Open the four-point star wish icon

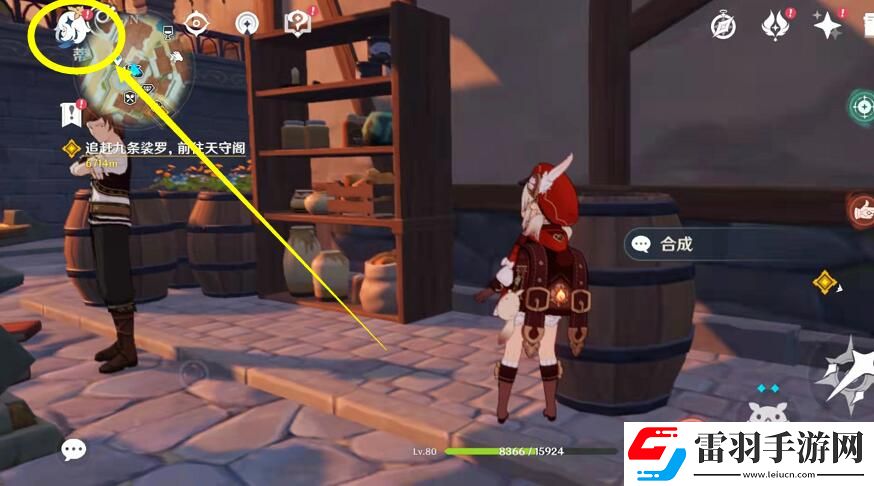pos(827,25)
